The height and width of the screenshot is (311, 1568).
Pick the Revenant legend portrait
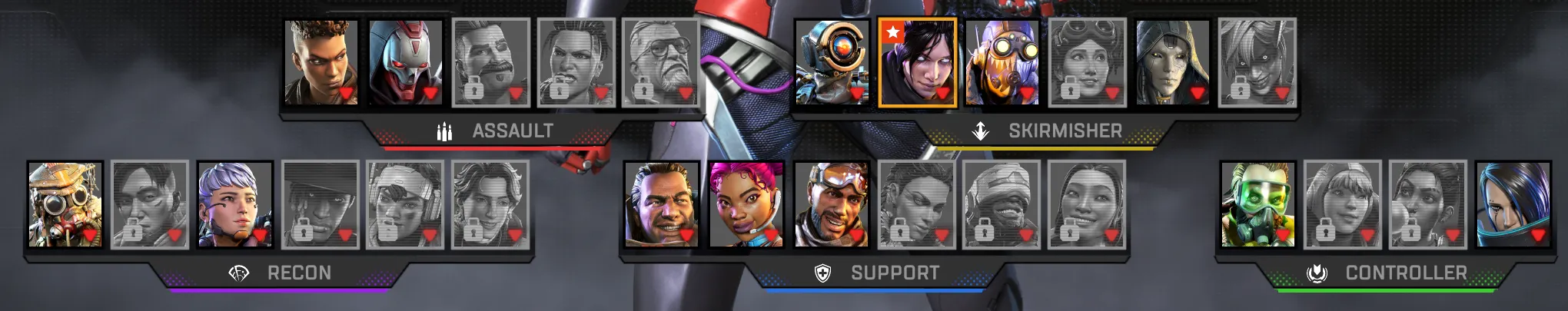pyautogui.click(x=406, y=63)
